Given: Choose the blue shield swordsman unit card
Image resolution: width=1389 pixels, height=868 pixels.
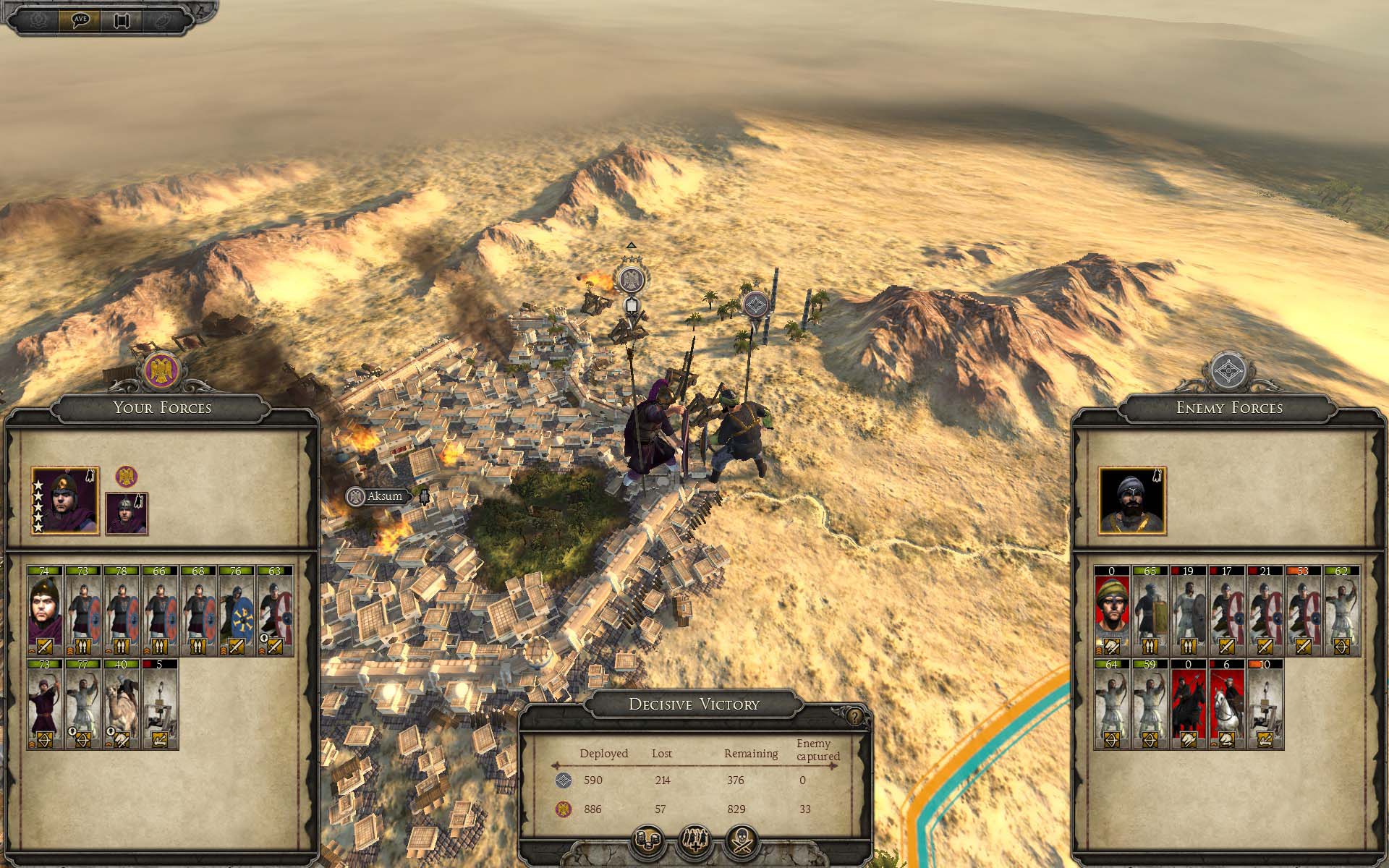Looking at the screenshot, I should [x=237, y=612].
